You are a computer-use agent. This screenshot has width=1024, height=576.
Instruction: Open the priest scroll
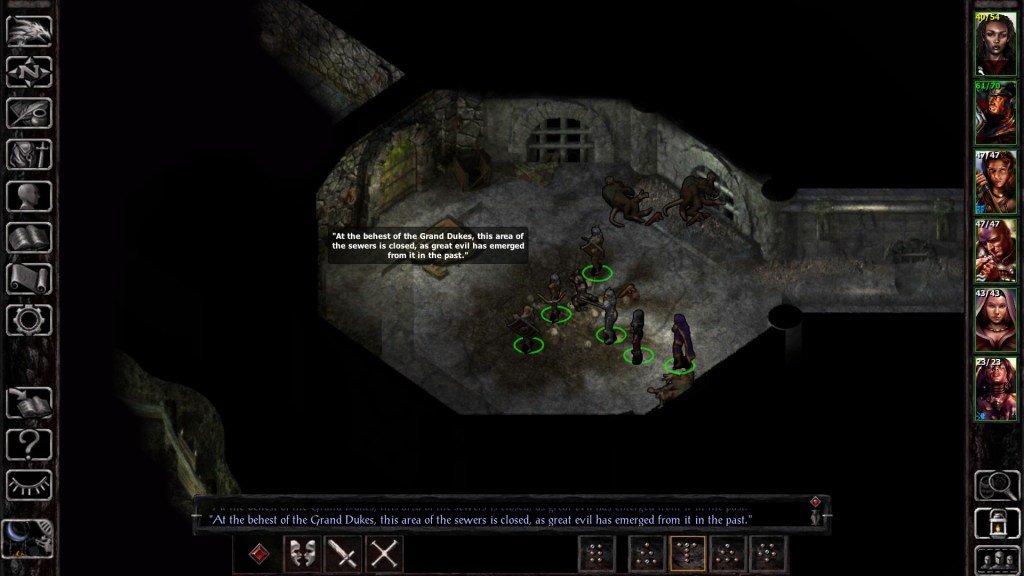coord(29,278)
